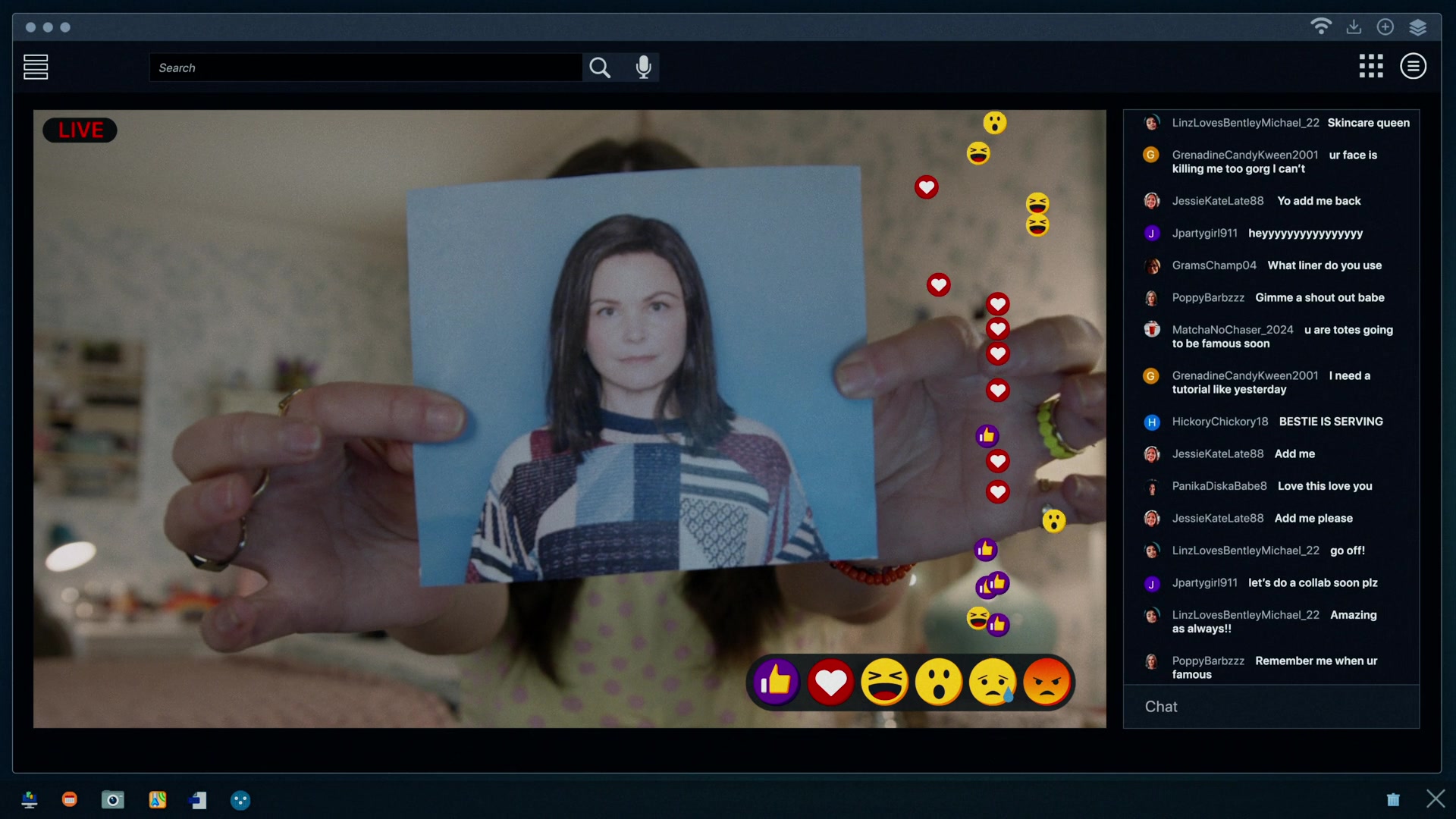The image size is (1456, 819).
Task: Open the camera app in taskbar
Action: tap(112, 800)
